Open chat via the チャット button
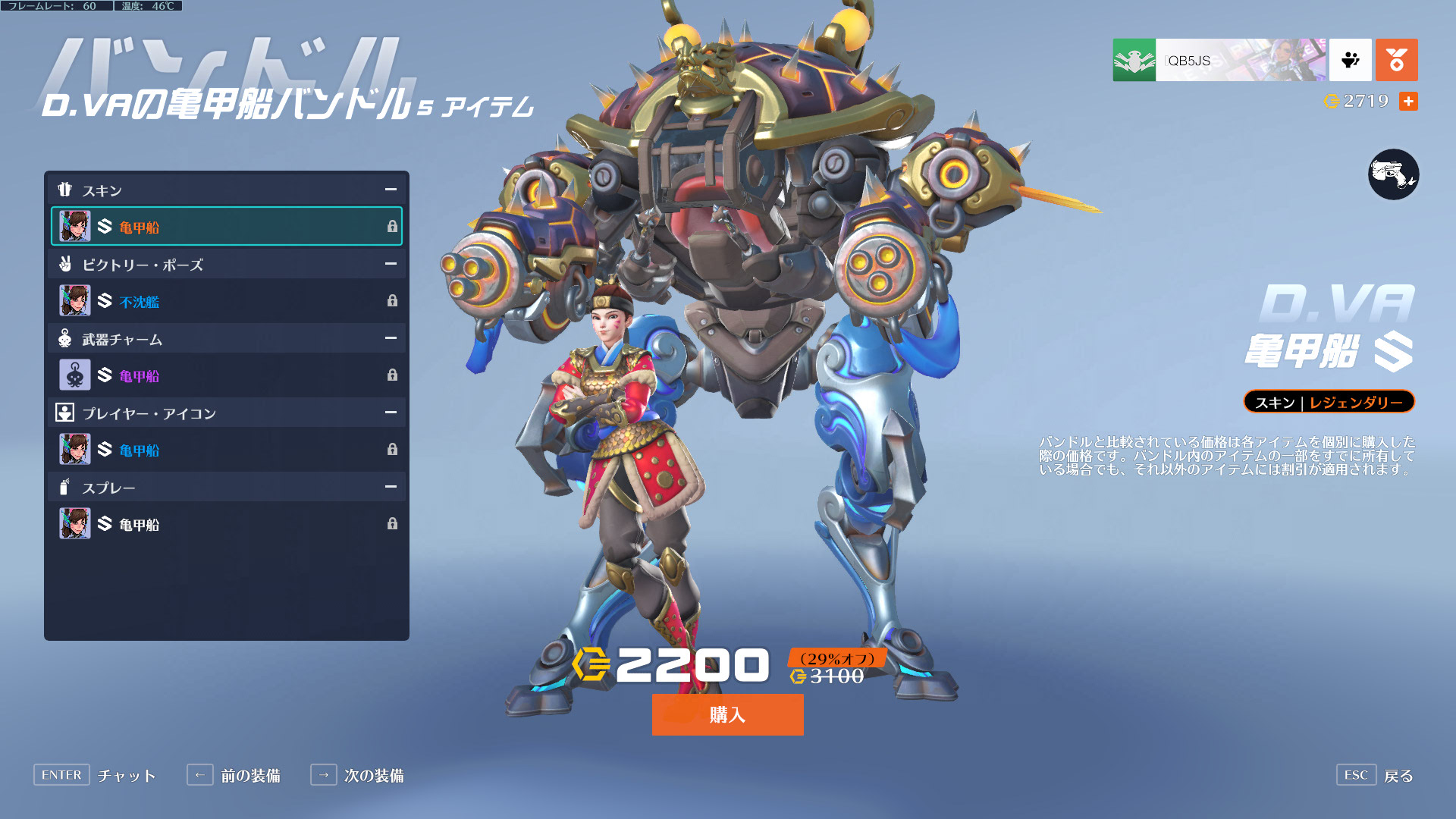The image size is (1456, 819). (x=96, y=775)
